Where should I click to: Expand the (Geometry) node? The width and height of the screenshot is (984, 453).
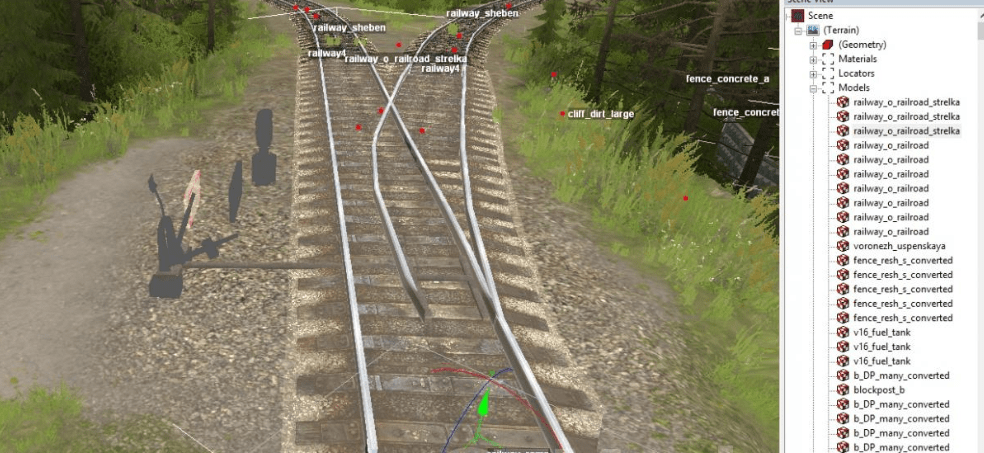[x=813, y=45]
